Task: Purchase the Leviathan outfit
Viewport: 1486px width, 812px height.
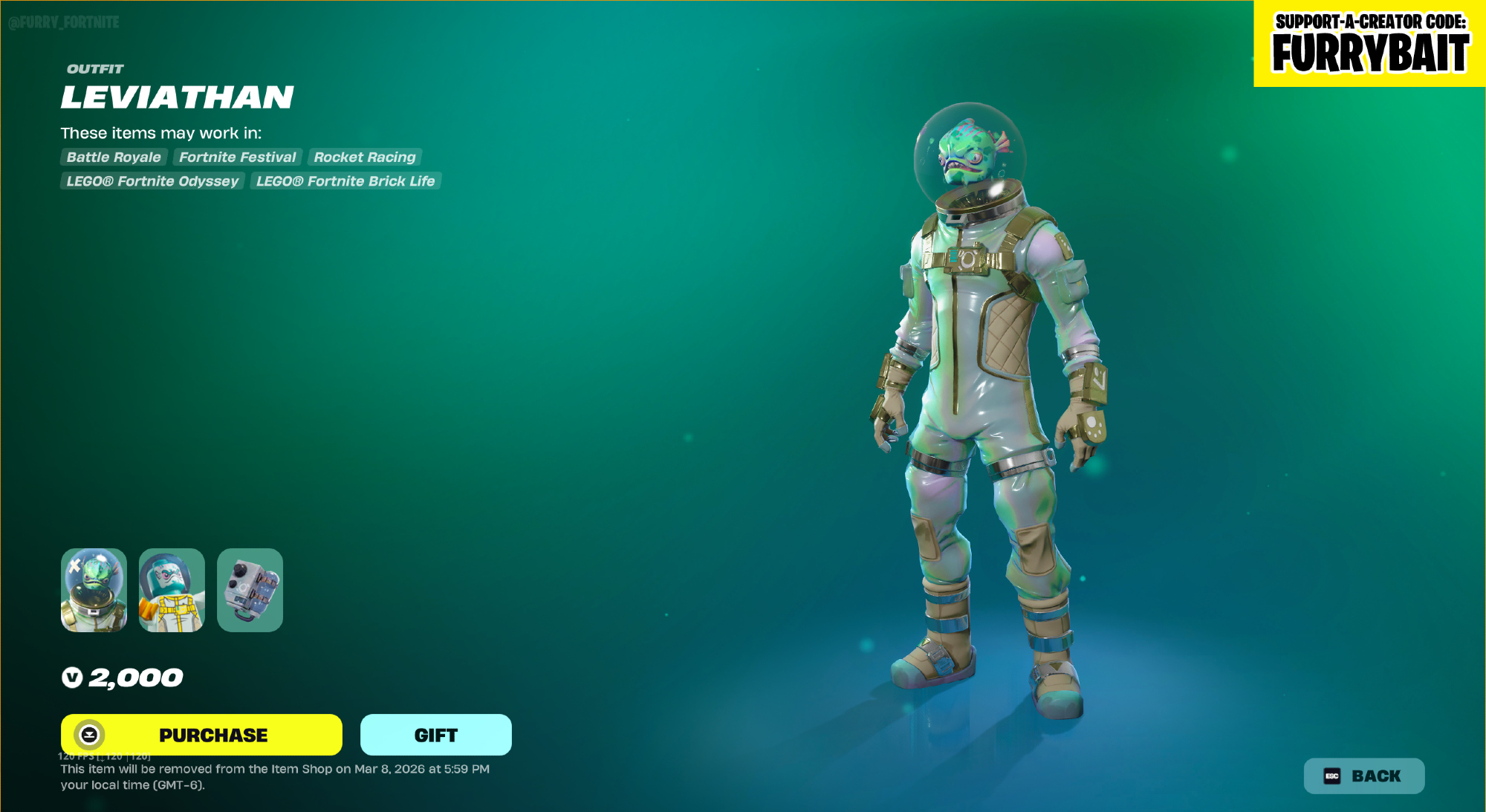Action: pos(201,735)
